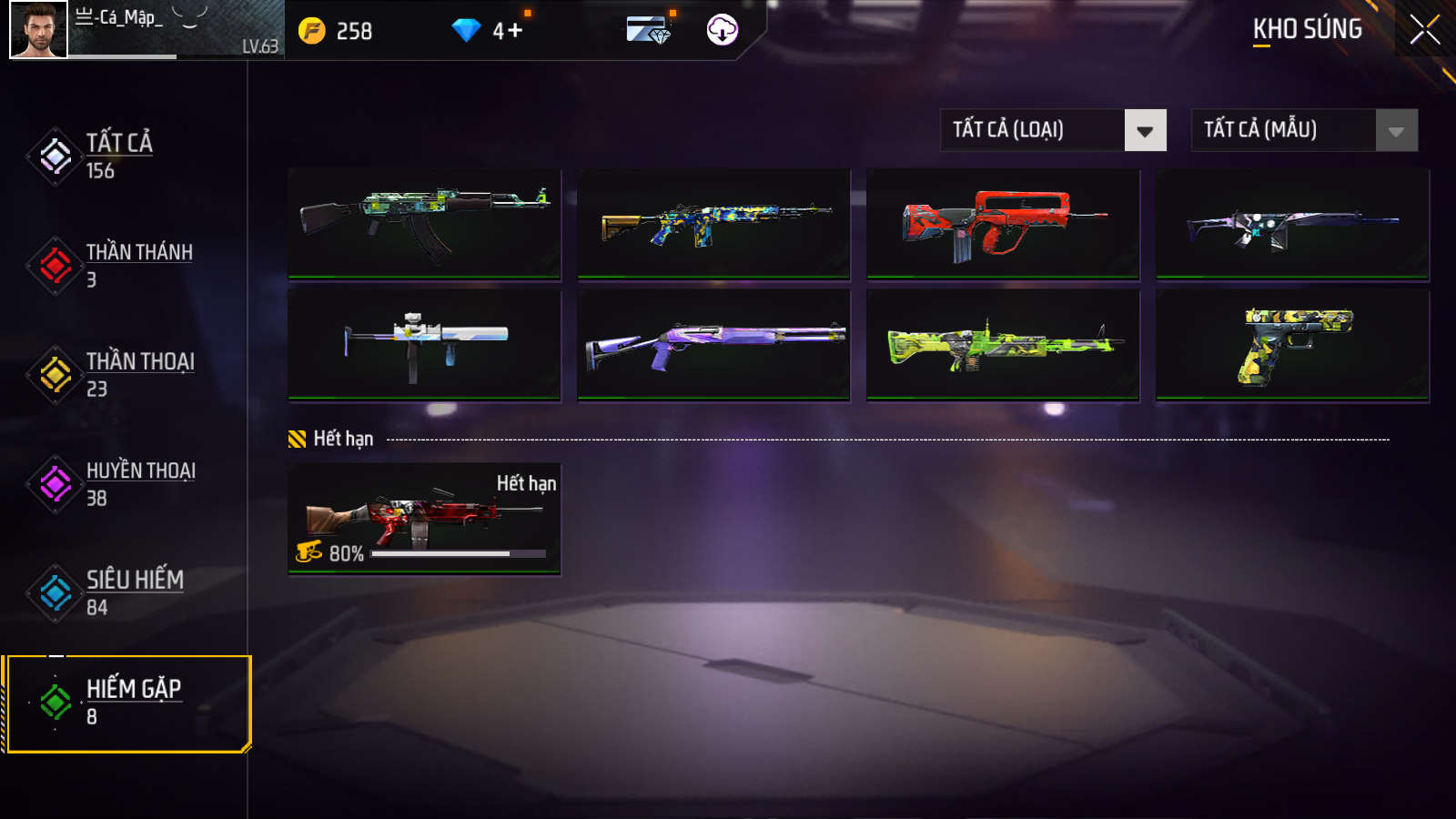Screen dimensions: 1456x819
Task: Open the expired red machine gun skin
Action: [x=424, y=520]
